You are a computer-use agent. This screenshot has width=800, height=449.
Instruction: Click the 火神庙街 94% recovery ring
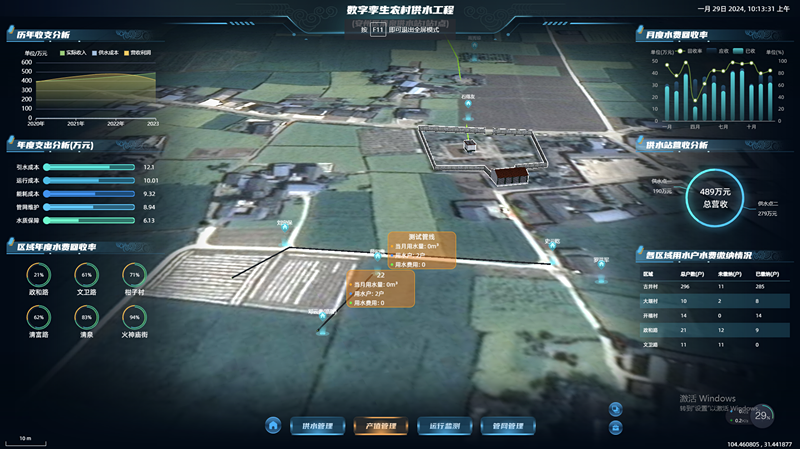coord(134,317)
